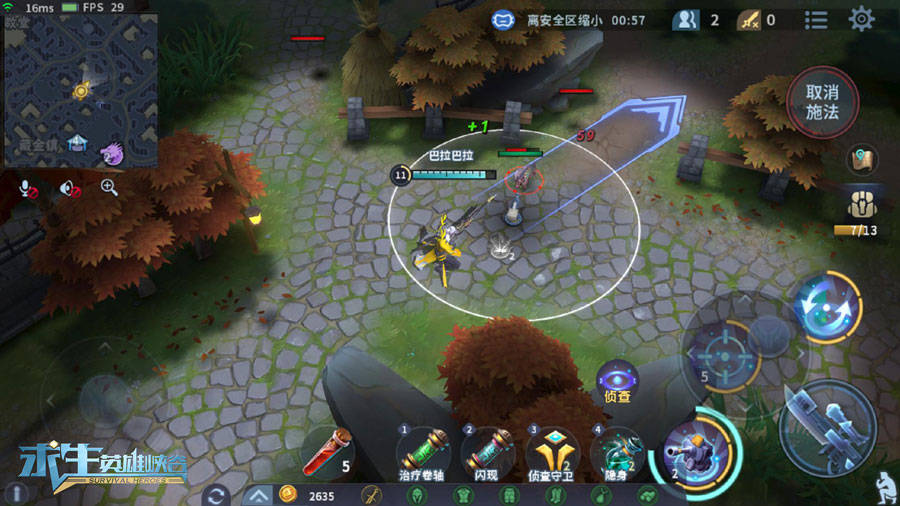This screenshot has width=900, height=506.
Task: Toggle the muted speaker icon
Action: [68, 187]
